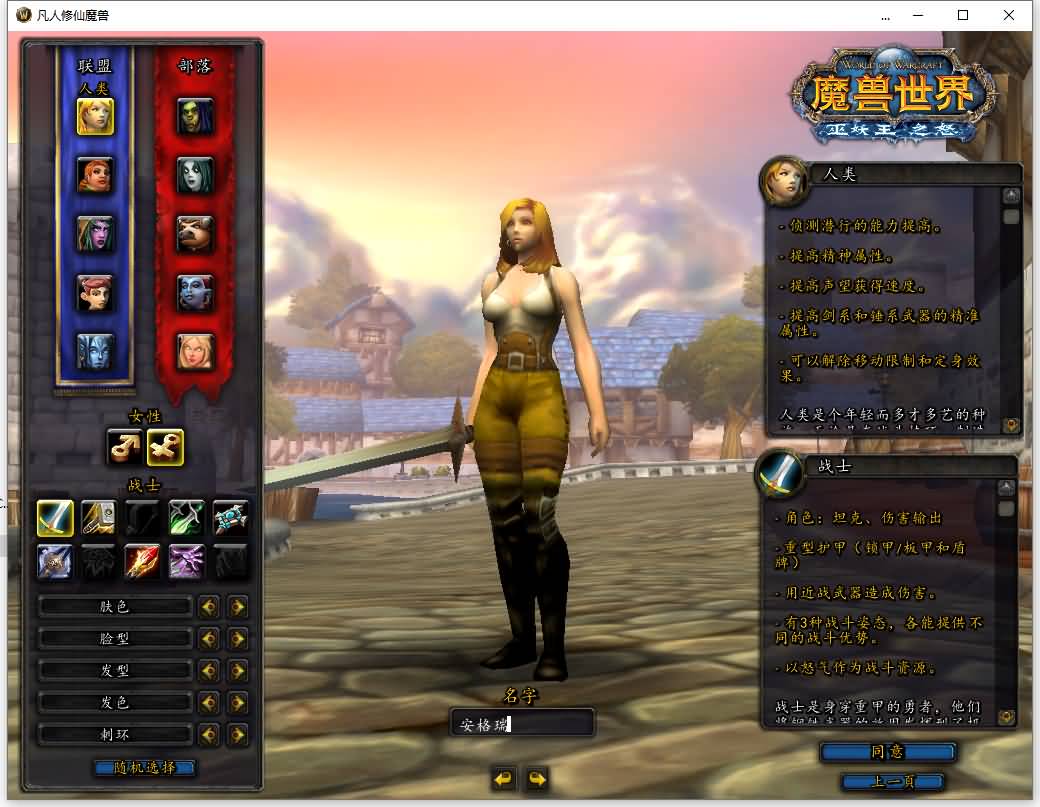Confirm character with 同意 button

pyautogui.click(x=887, y=752)
